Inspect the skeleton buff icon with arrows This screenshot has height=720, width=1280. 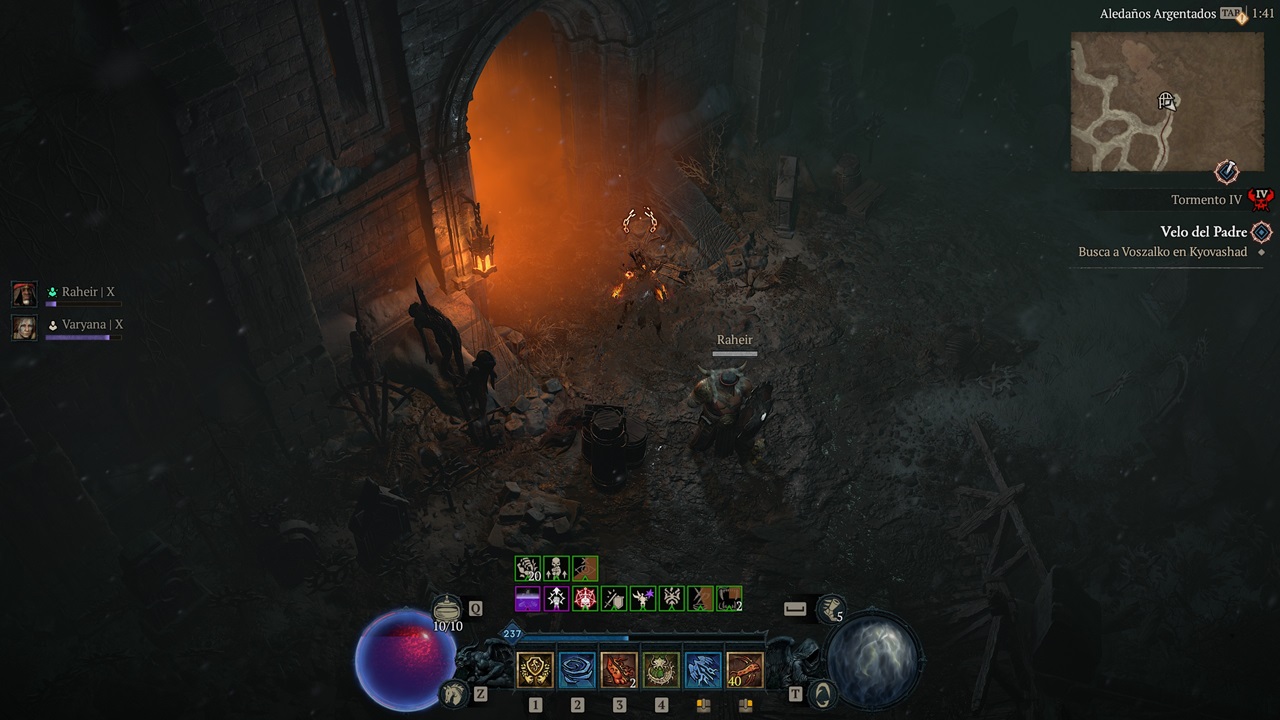[x=556, y=569]
